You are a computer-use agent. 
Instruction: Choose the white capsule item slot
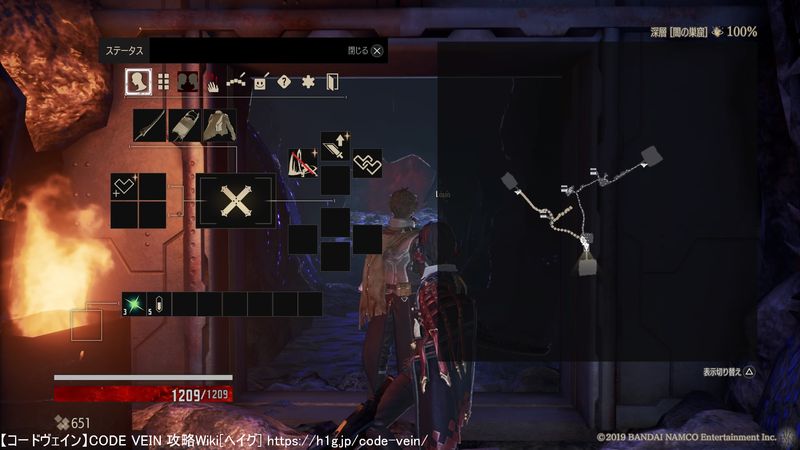point(160,304)
